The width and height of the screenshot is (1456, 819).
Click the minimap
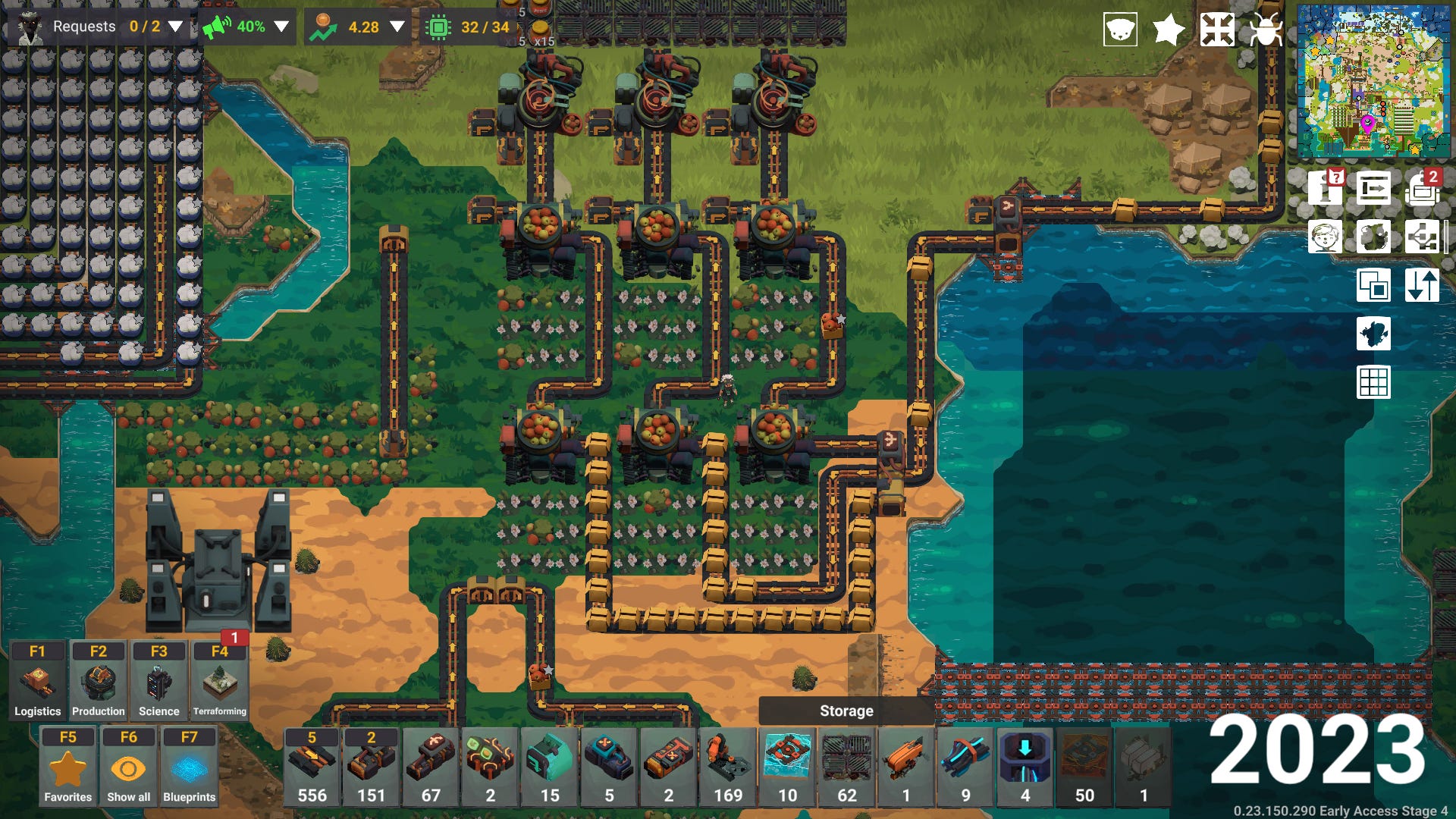pyautogui.click(x=1373, y=80)
